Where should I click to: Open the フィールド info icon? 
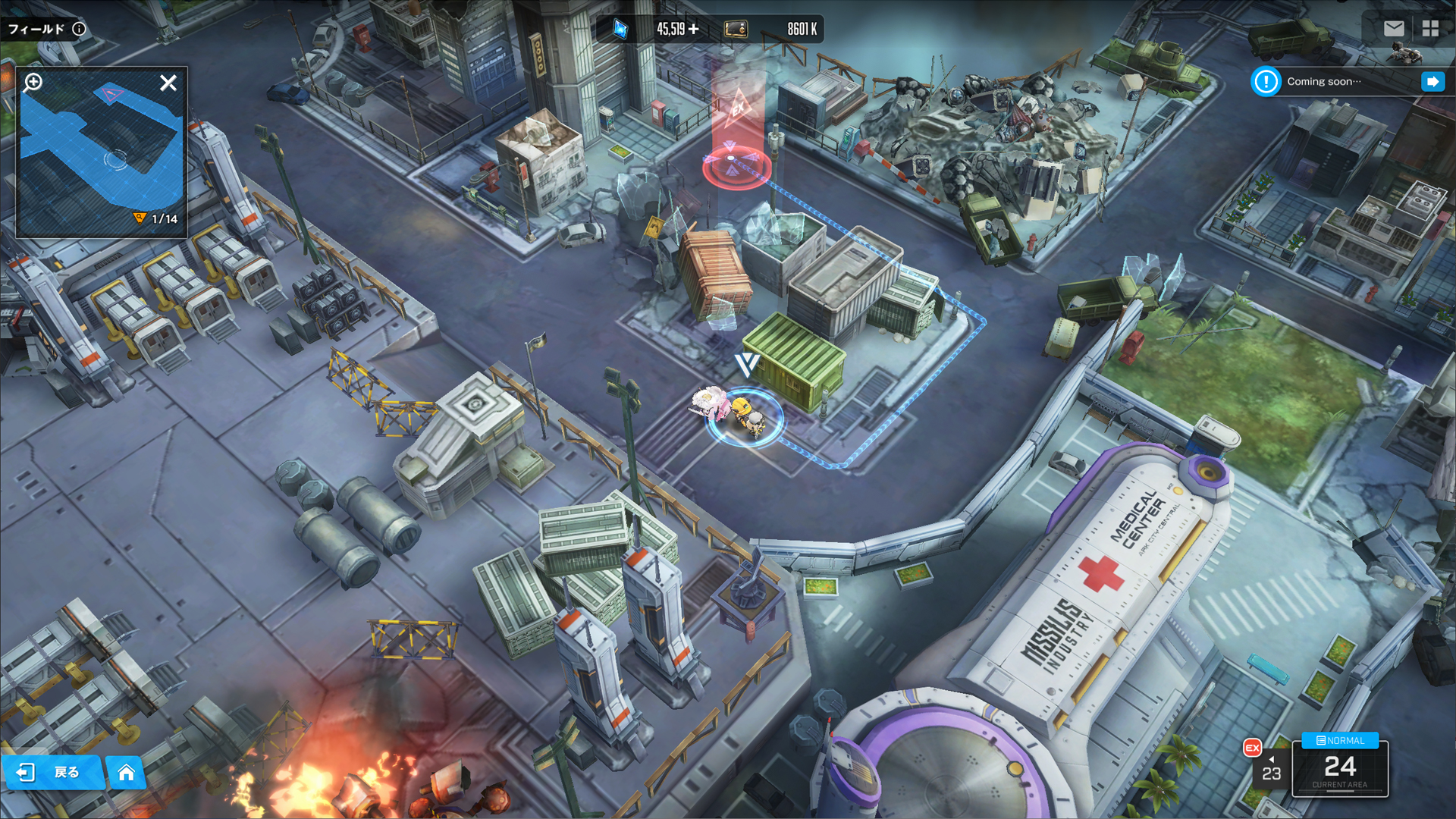tap(79, 29)
